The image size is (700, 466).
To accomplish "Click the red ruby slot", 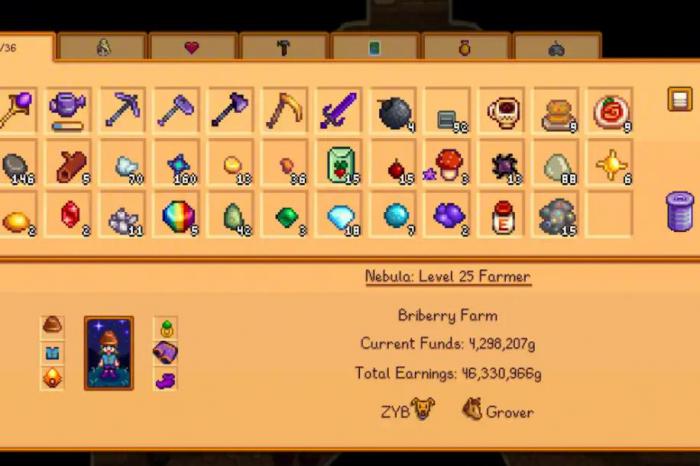I will [x=69, y=214].
